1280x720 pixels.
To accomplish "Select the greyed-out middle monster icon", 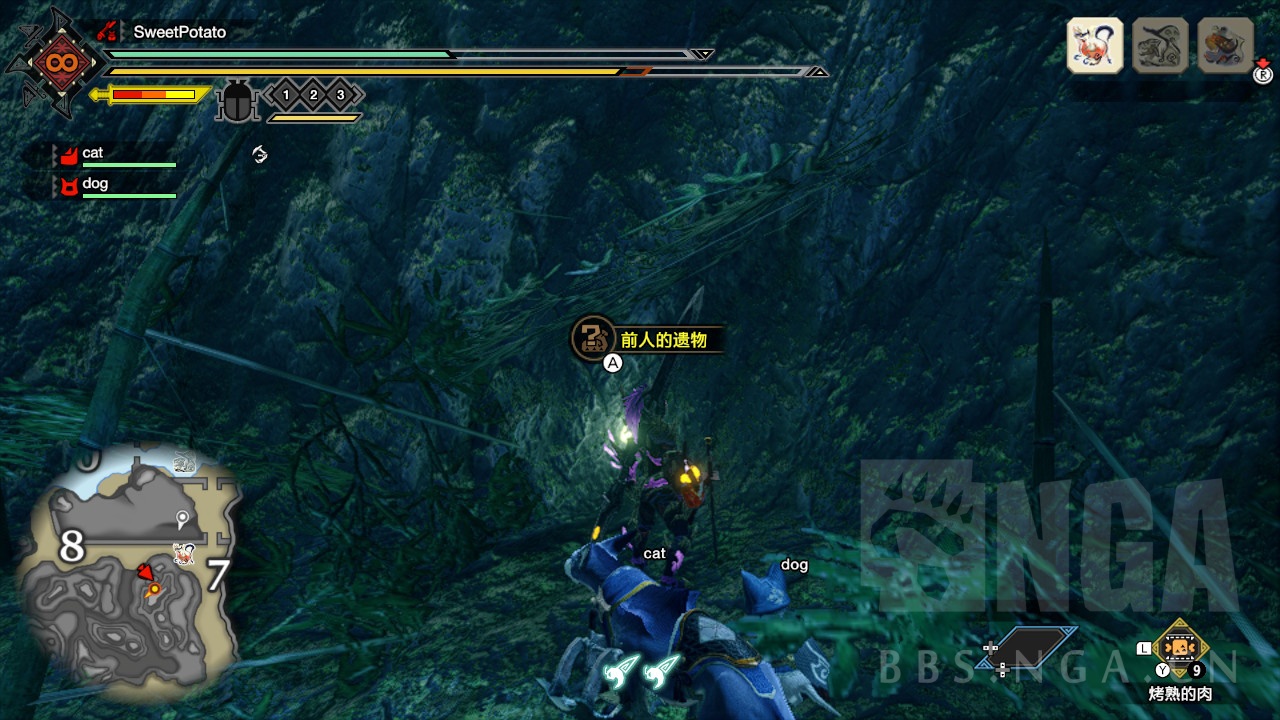I will tap(1160, 45).
